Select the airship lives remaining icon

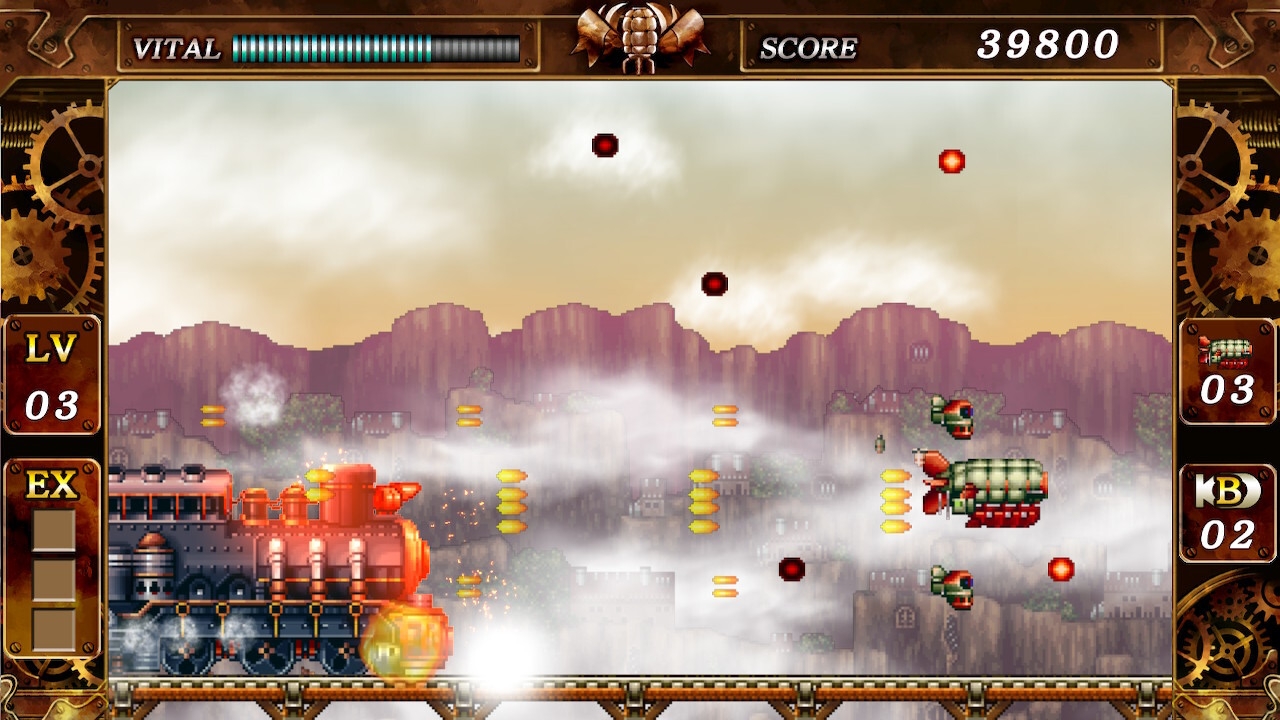coord(1226,351)
